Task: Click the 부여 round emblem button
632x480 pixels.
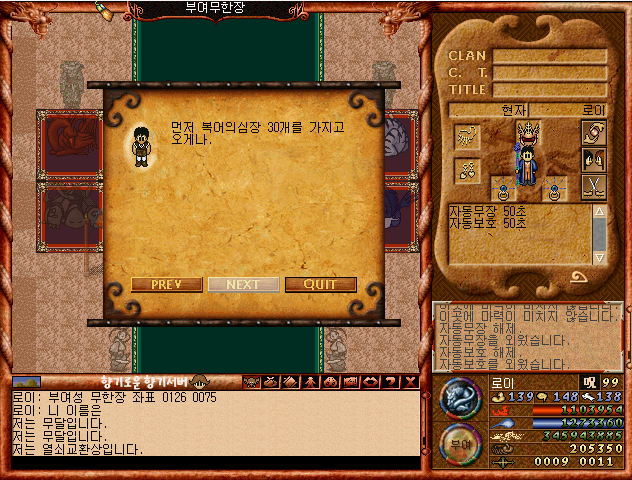Action: point(460,444)
